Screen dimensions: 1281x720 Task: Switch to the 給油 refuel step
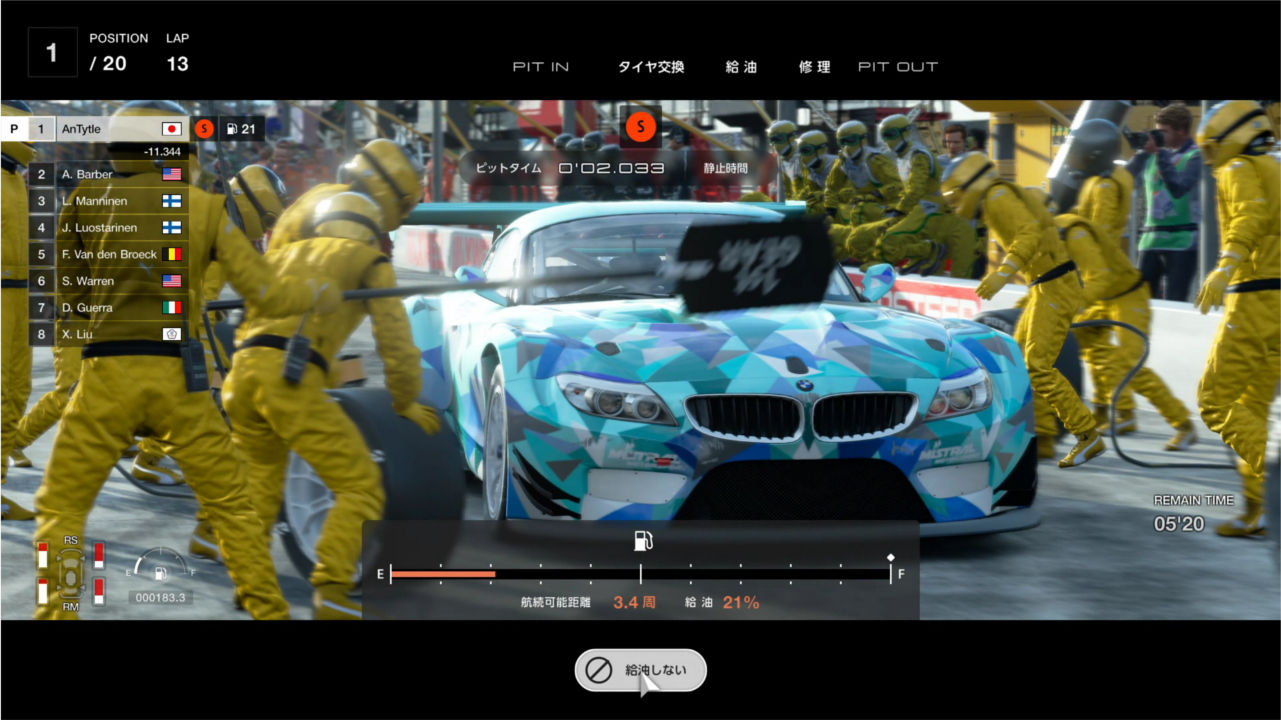(741, 67)
